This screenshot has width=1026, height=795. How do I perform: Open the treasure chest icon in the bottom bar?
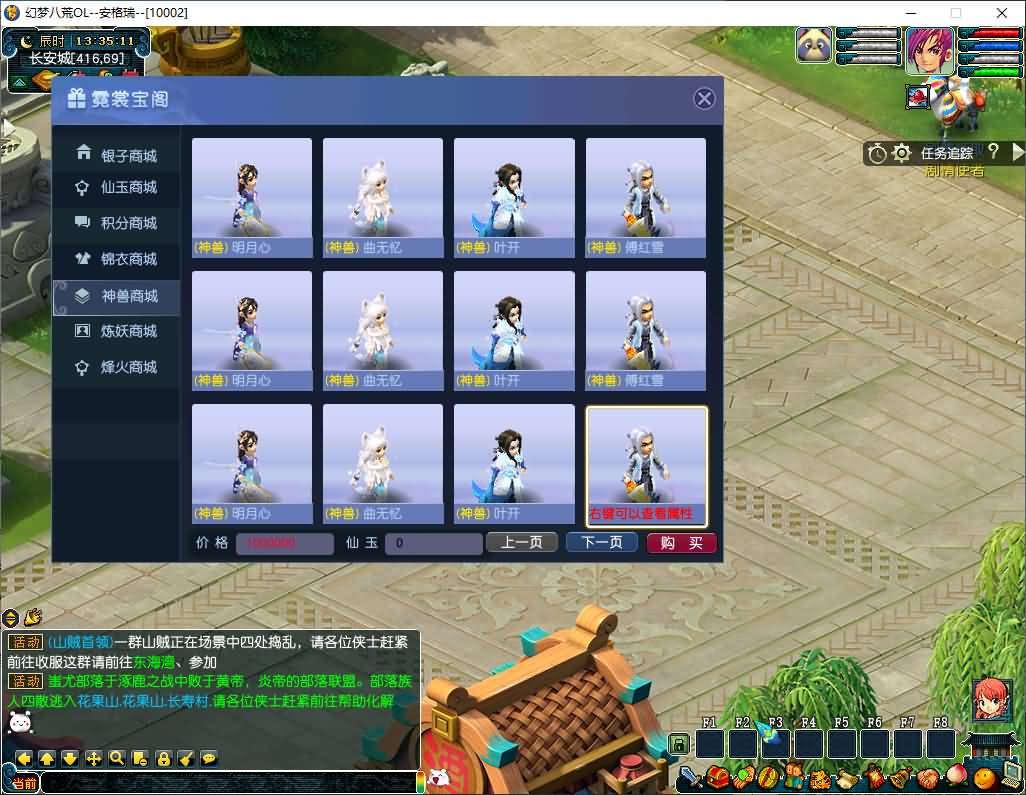(716, 776)
